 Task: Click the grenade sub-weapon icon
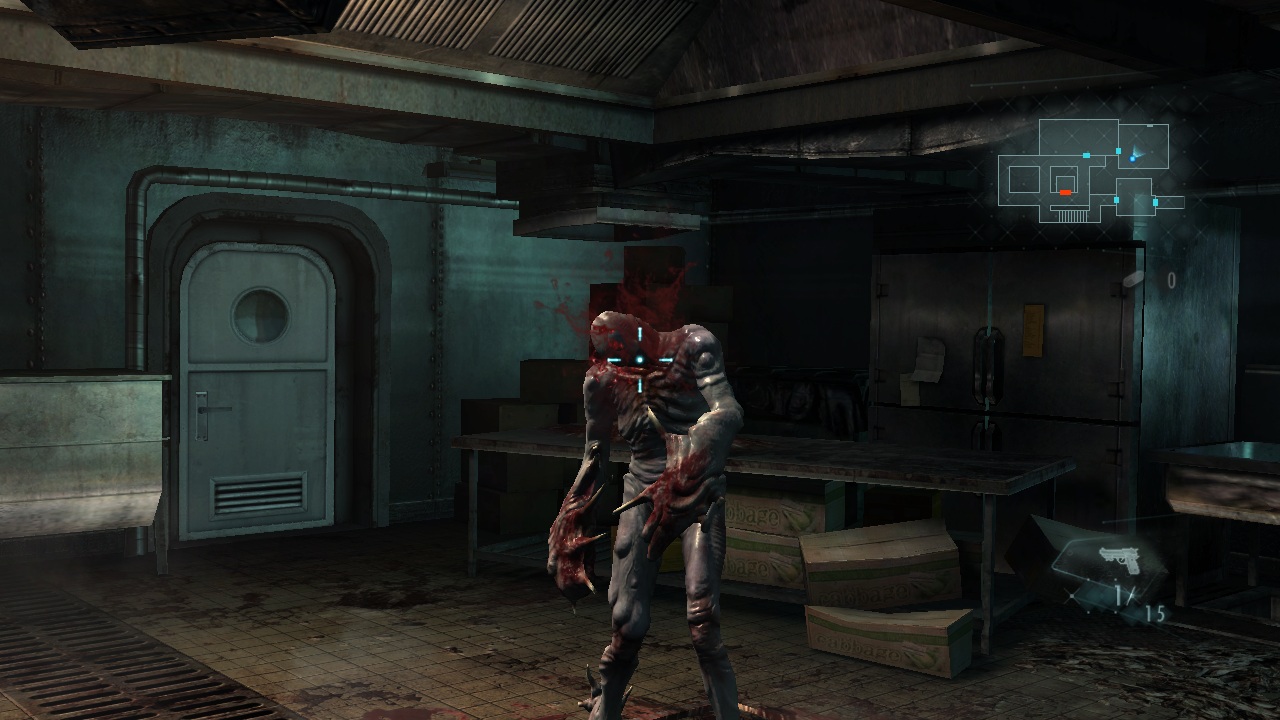[1134, 280]
